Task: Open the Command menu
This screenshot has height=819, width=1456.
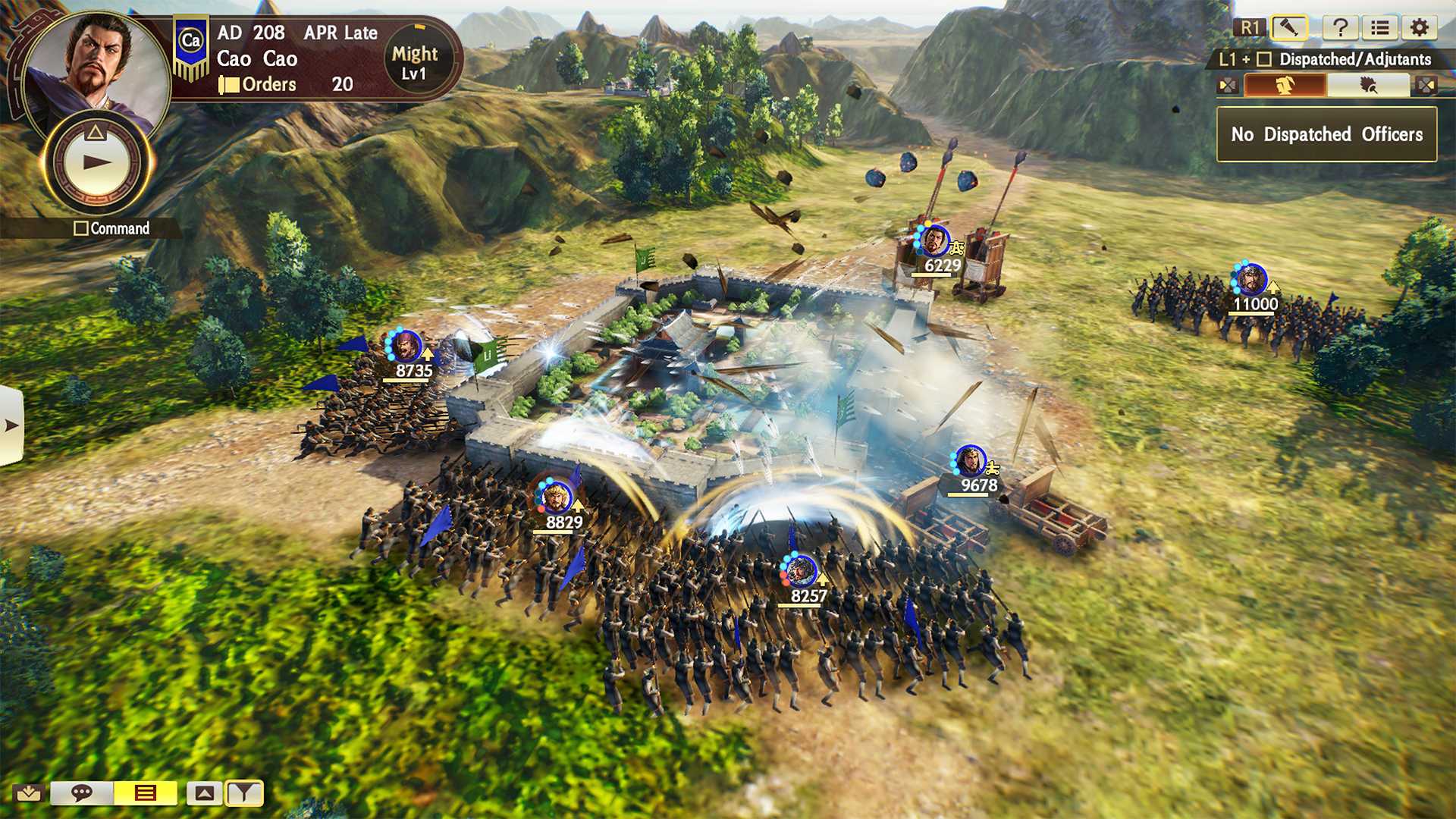Action: [112, 228]
